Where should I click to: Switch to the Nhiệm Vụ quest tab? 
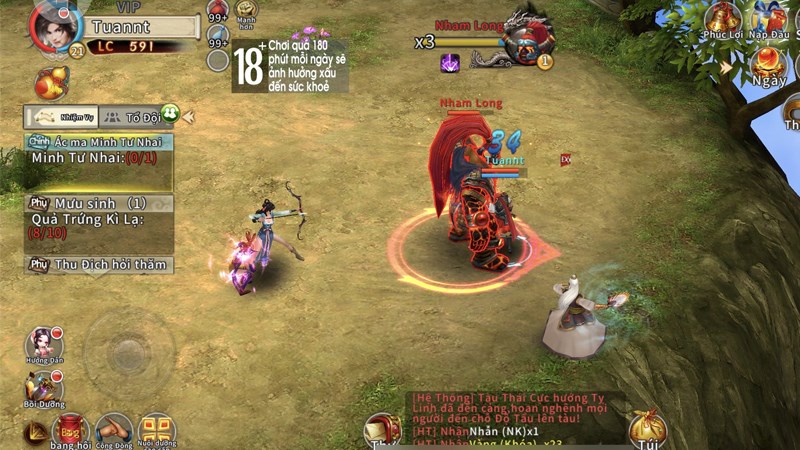tap(63, 117)
